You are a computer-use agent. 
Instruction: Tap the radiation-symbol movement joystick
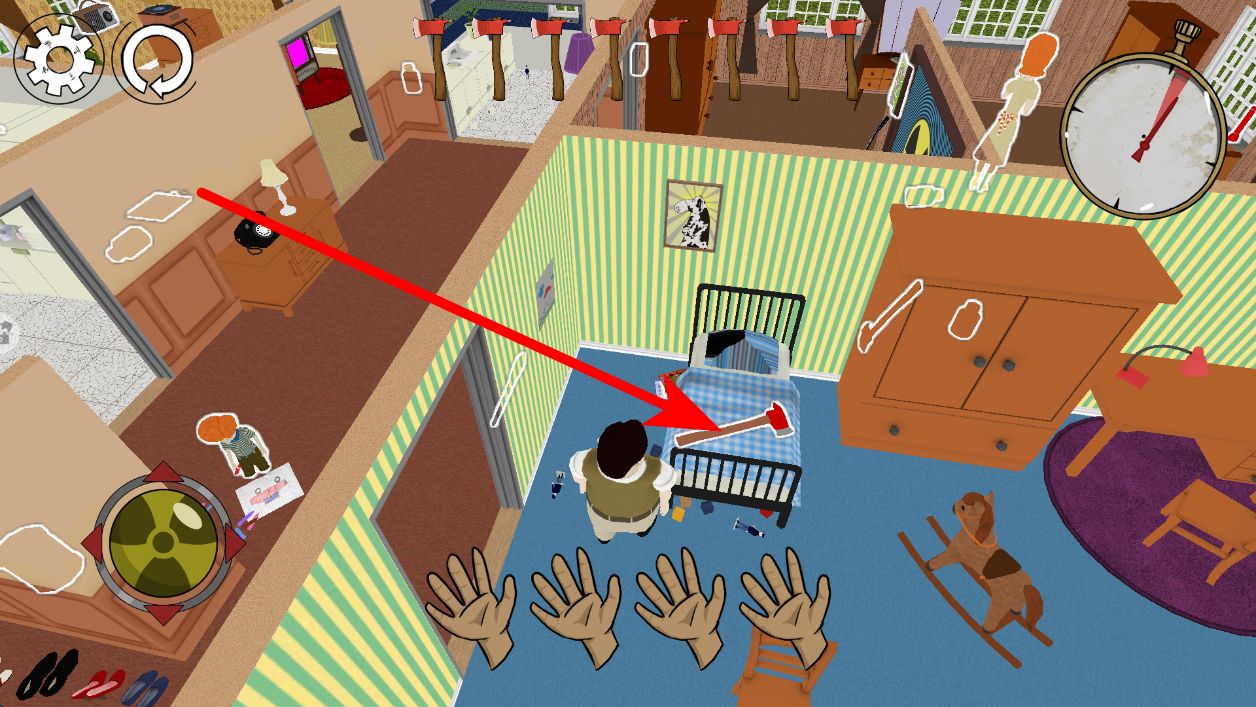(163, 541)
